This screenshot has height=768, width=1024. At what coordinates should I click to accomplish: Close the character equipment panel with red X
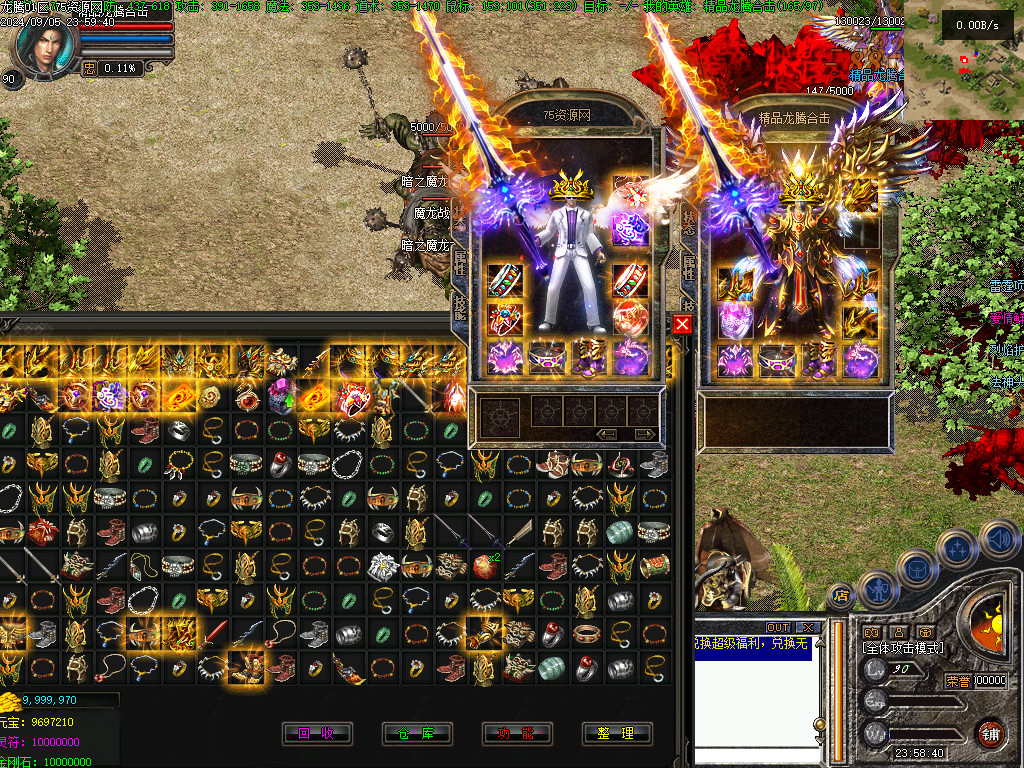(682, 324)
